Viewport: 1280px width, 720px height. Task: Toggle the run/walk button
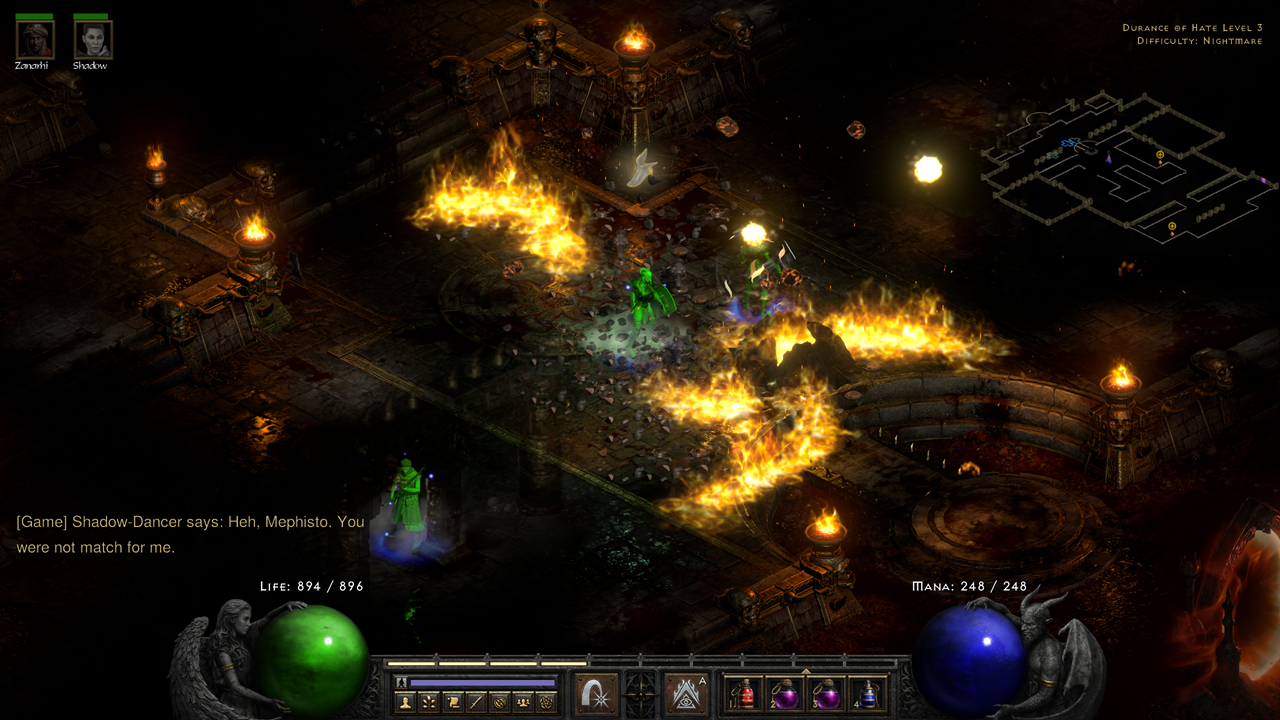pyautogui.click(x=402, y=682)
